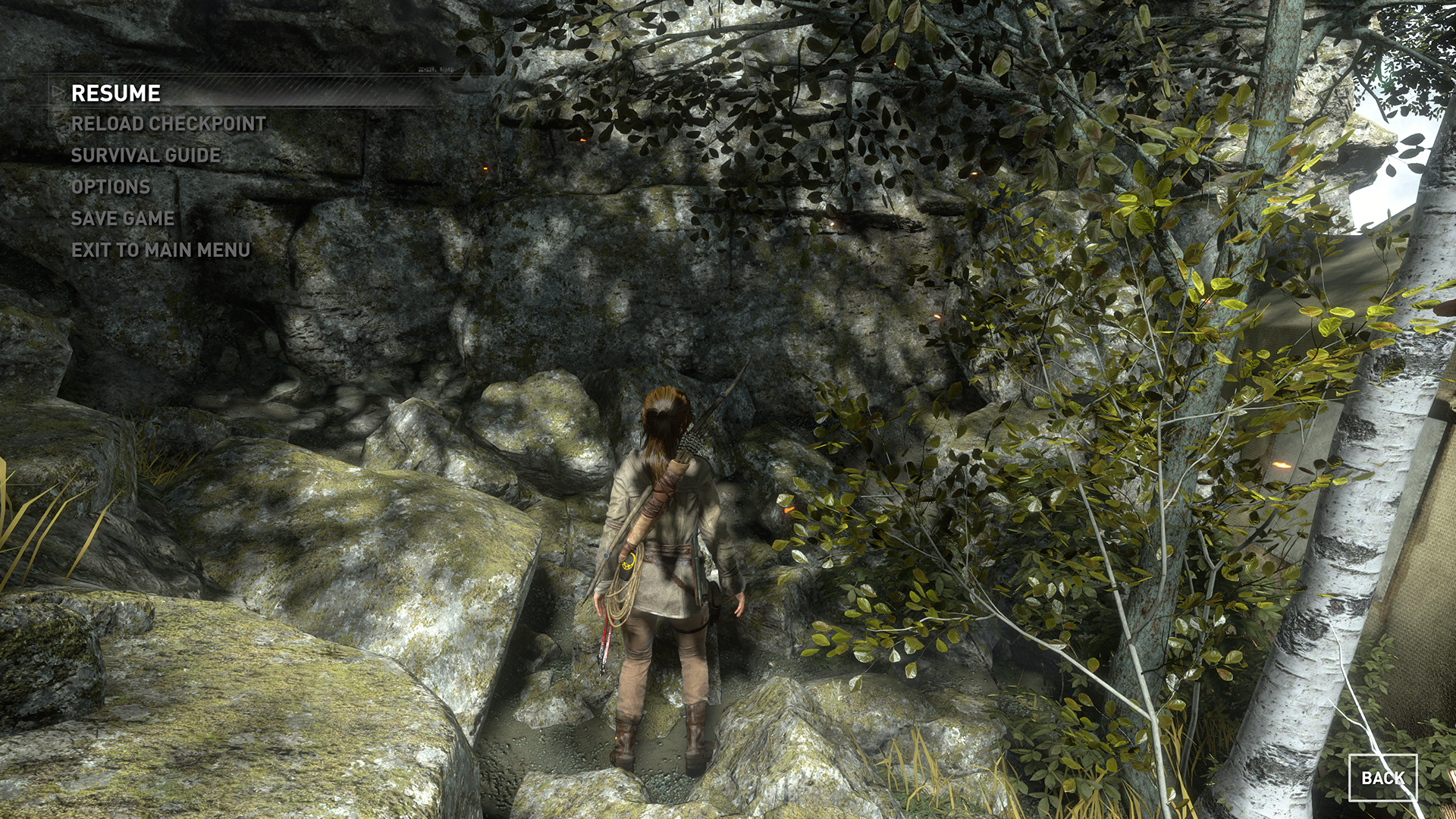Click the Back button
This screenshot has height=819, width=1456.
(x=1382, y=778)
